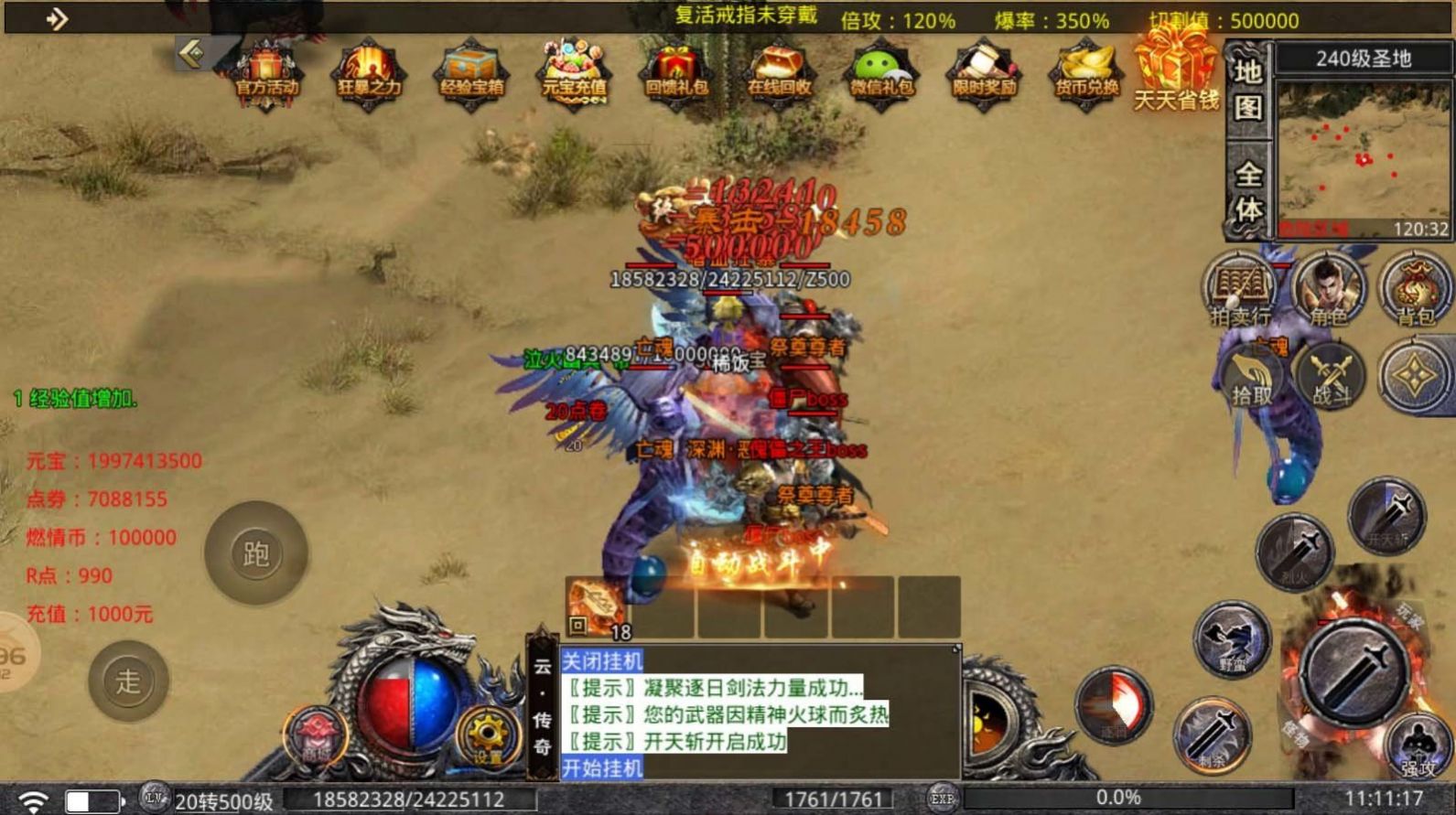Open the 微信礼包 WeChat gift icon
1456x815 pixels.
click(x=881, y=71)
